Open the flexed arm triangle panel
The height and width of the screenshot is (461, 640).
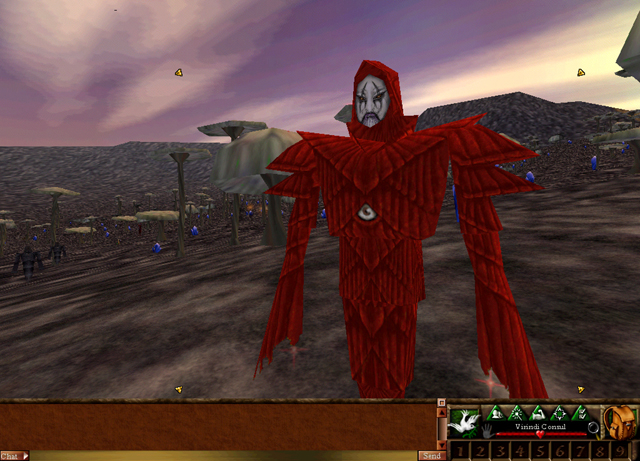pyautogui.click(x=540, y=412)
